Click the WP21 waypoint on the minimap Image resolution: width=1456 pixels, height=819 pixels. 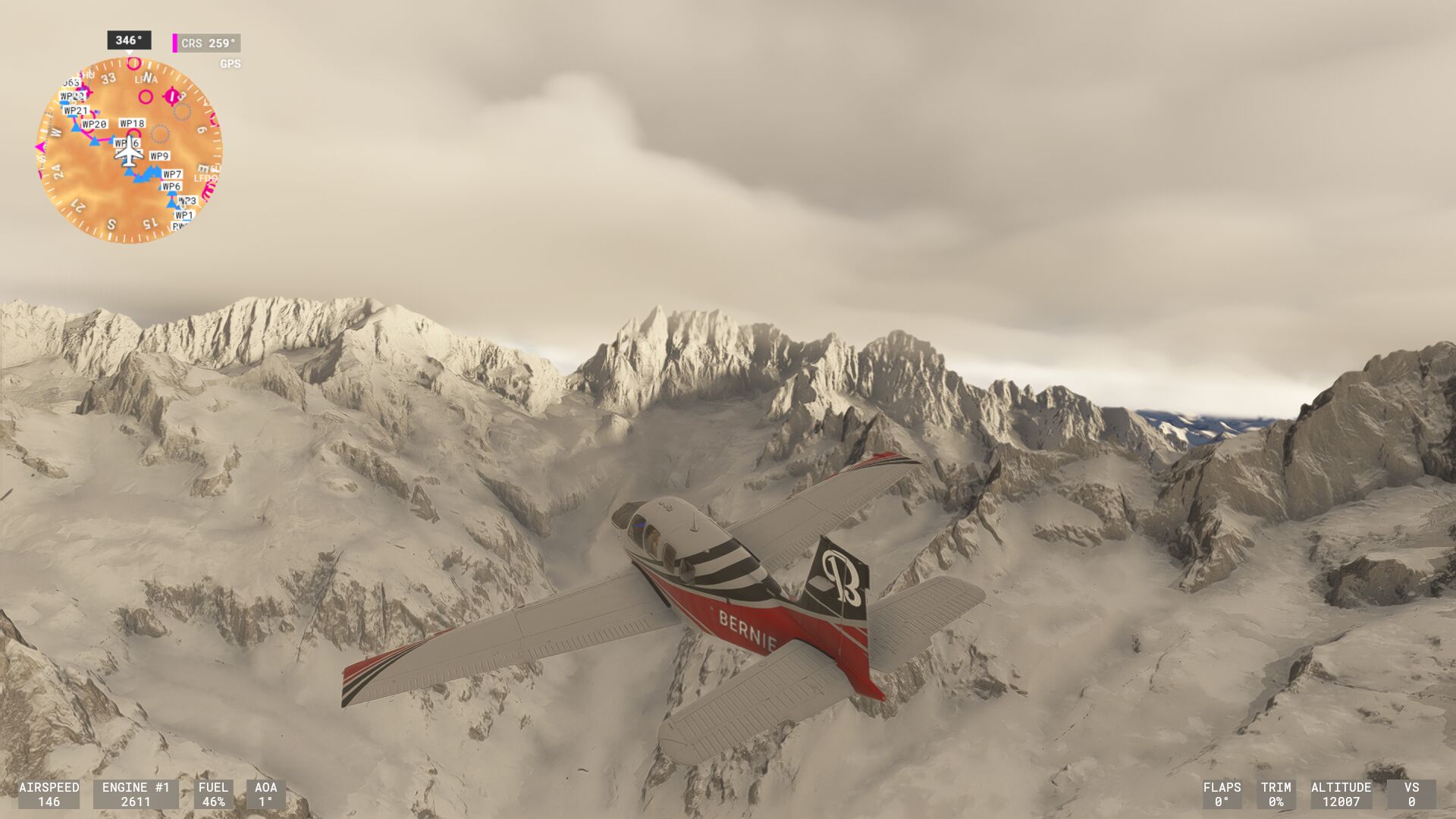[x=76, y=111]
